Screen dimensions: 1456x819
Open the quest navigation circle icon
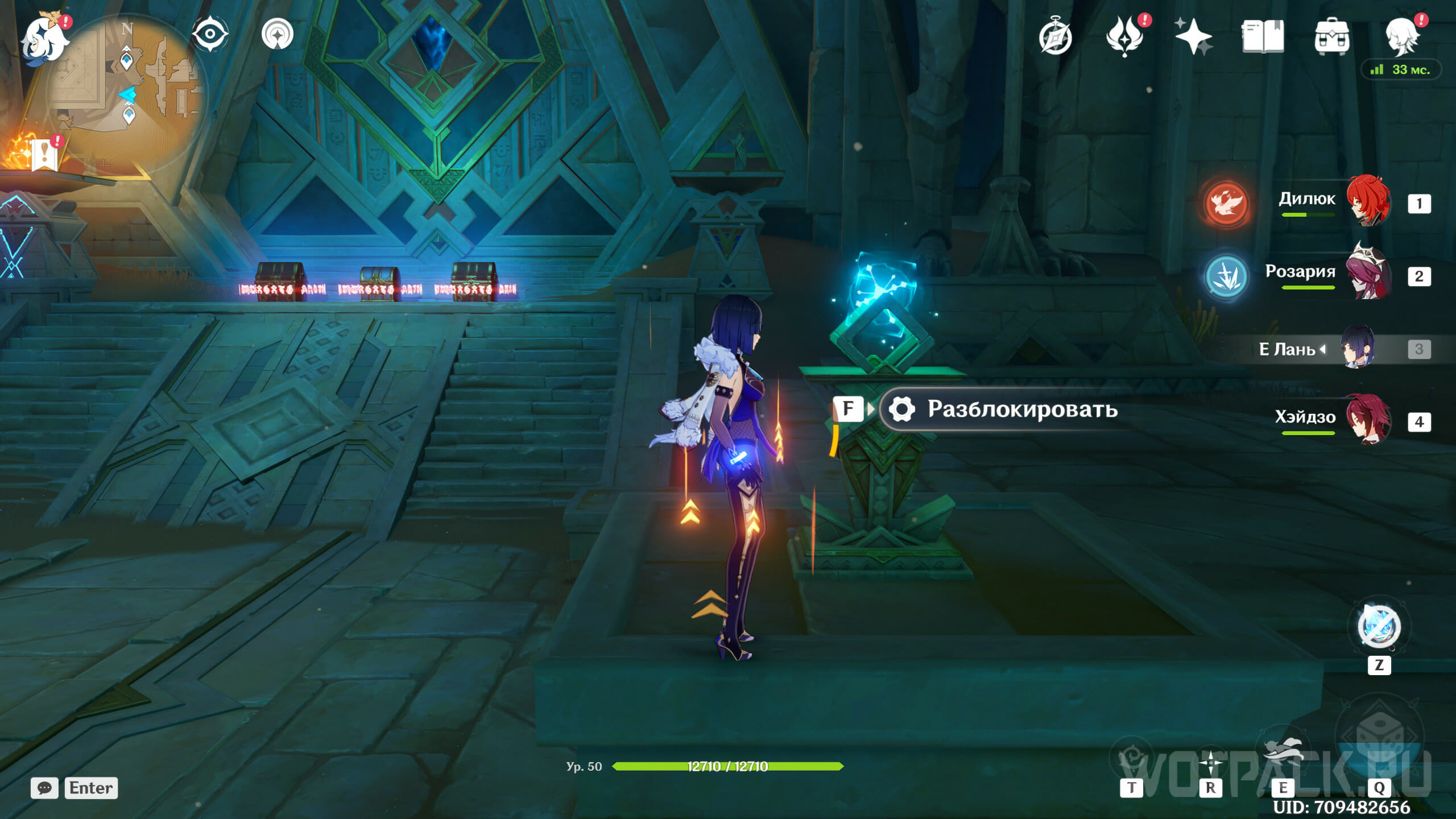click(278, 34)
